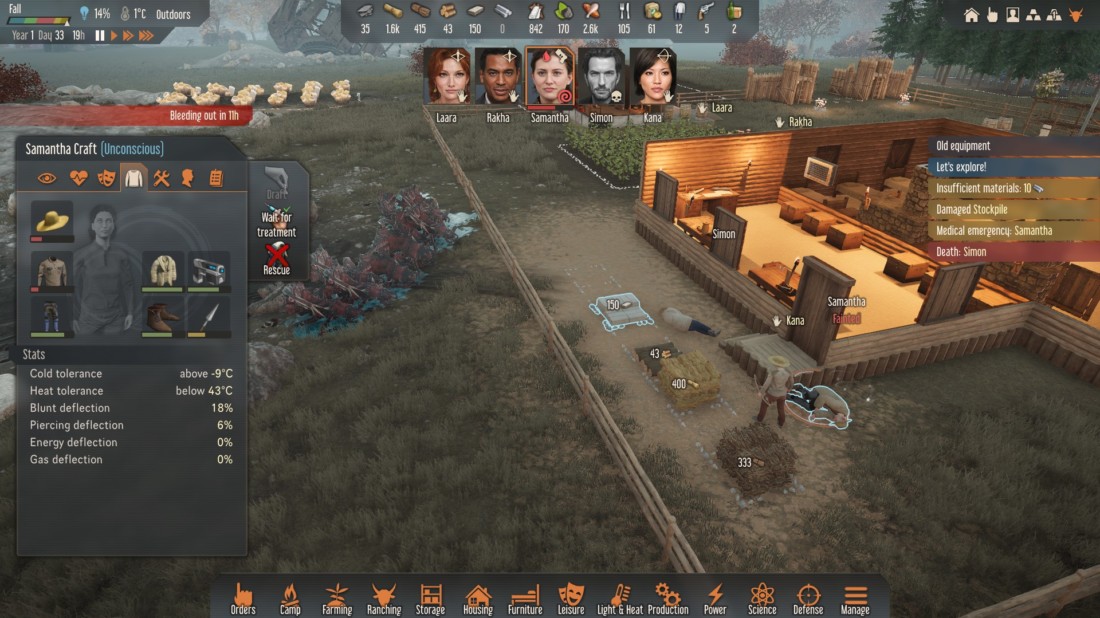Select Laara's survivor portrait

[447, 77]
